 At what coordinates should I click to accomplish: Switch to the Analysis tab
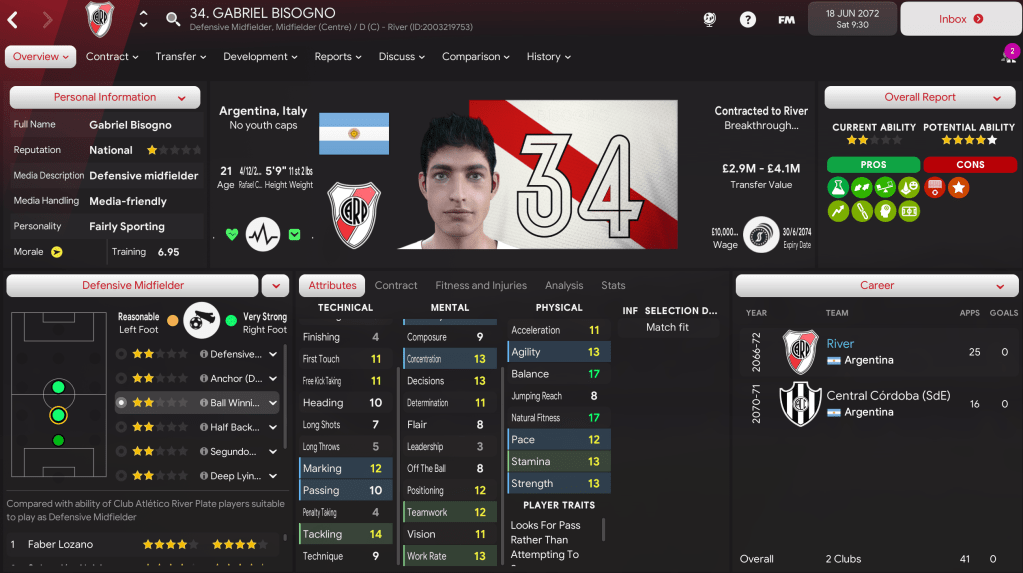click(564, 286)
